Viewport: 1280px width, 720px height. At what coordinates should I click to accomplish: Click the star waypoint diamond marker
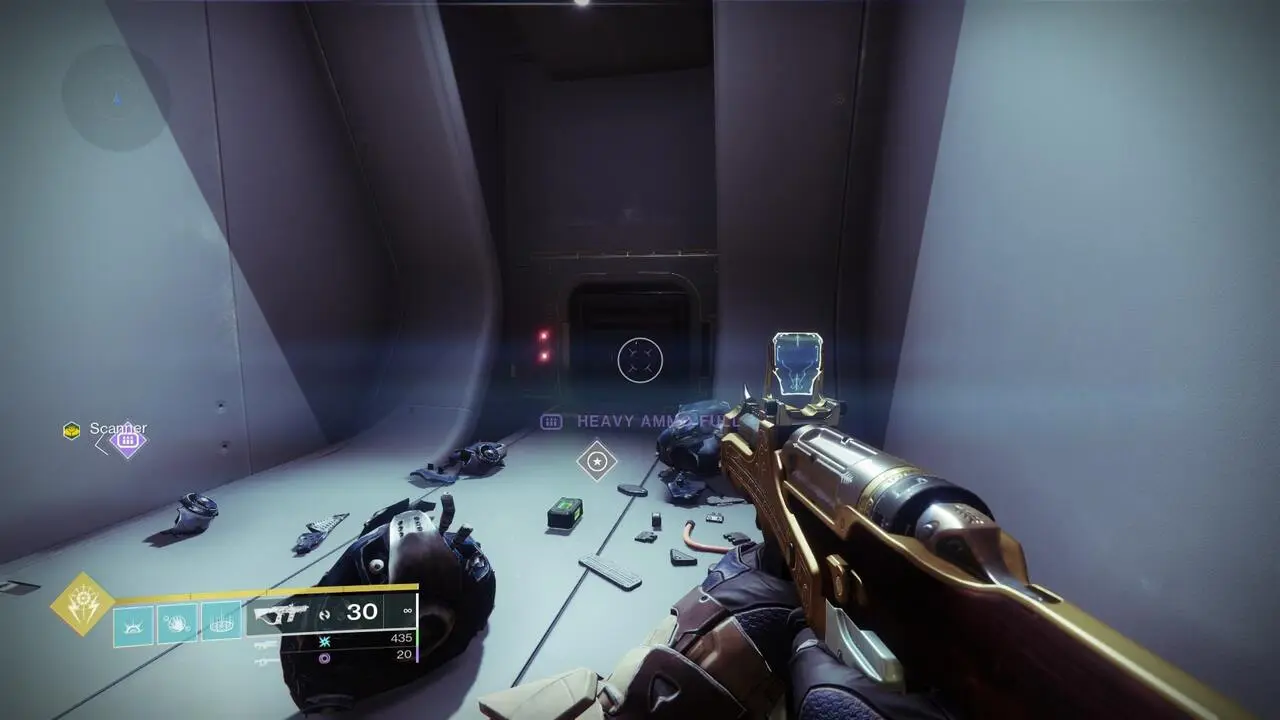tap(595, 461)
